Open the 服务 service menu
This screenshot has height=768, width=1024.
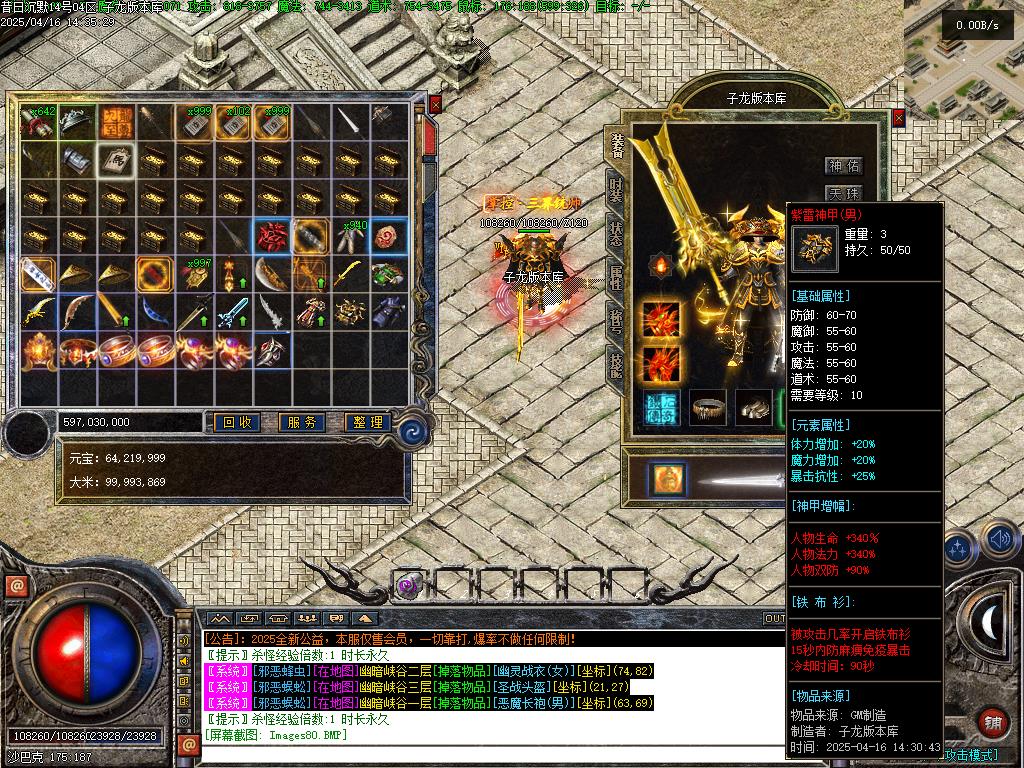point(302,423)
